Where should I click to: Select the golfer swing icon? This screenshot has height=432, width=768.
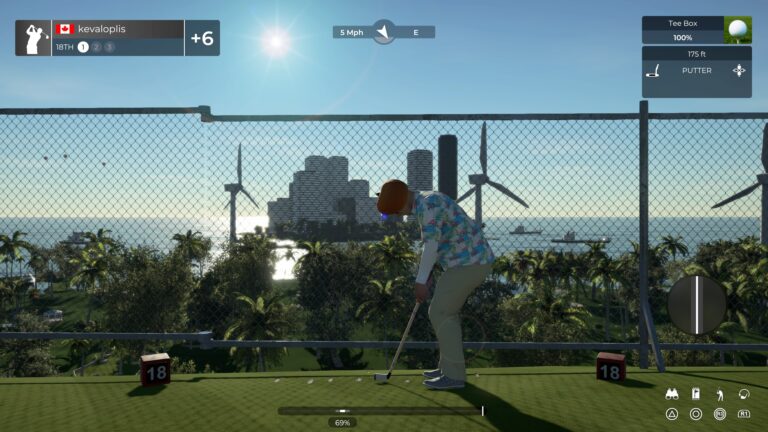point(719,394)
